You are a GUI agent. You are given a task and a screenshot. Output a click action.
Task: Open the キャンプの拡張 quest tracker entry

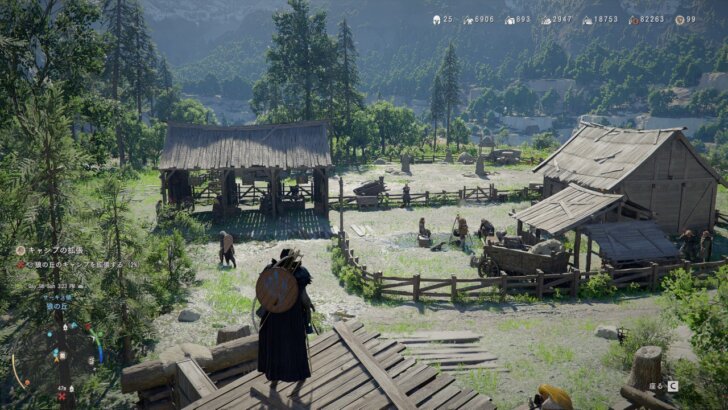point(52,250)
